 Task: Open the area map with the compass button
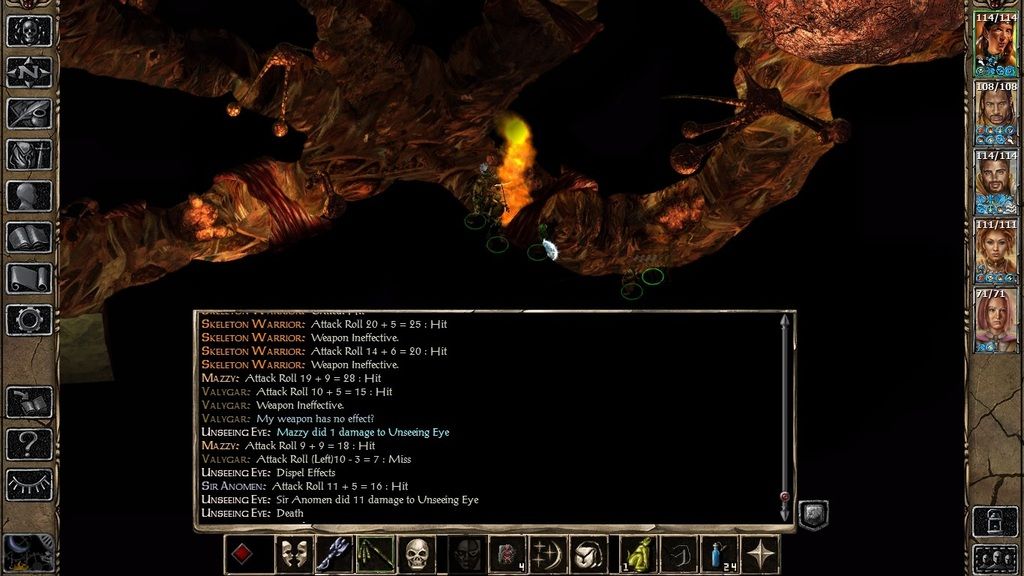(x=29, y=73)
